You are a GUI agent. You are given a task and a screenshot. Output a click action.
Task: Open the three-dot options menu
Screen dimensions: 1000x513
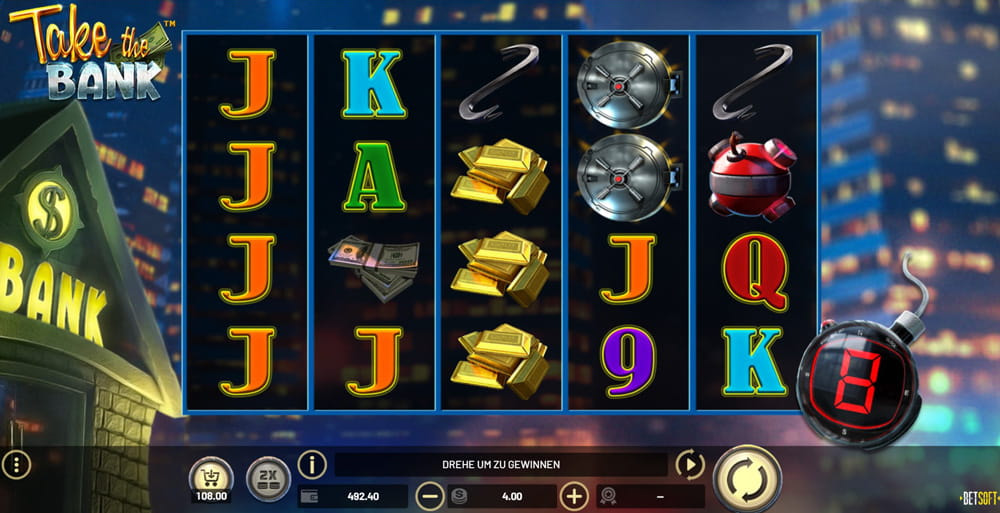(x=16, y=464)
